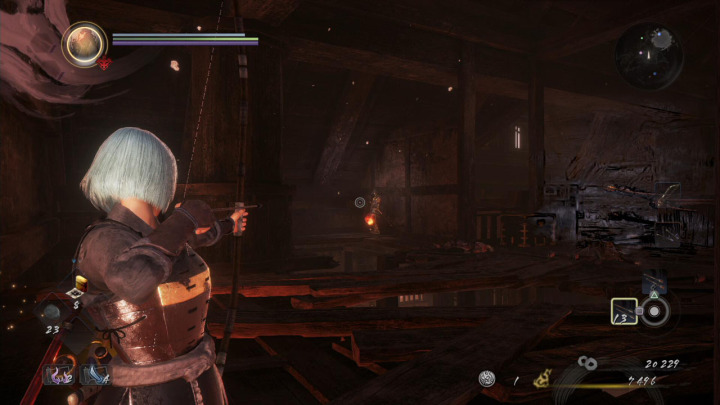Image resolution: width=720 pixels, height=405 pixels.
Task: Select the arrow ammo slot showing 13
Action: [624, 312]
